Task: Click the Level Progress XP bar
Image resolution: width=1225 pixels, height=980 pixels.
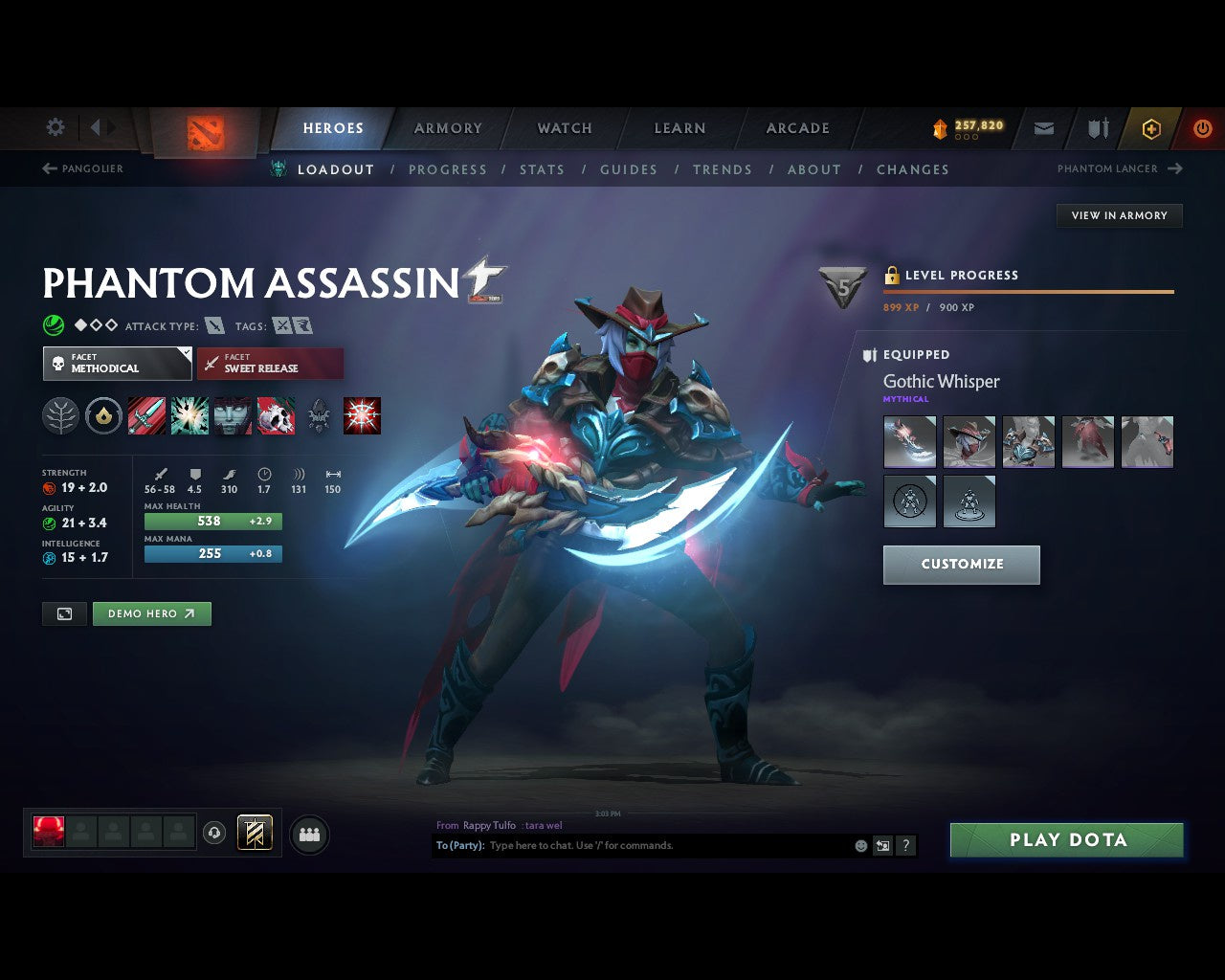Action: (x=1029, y=292)
